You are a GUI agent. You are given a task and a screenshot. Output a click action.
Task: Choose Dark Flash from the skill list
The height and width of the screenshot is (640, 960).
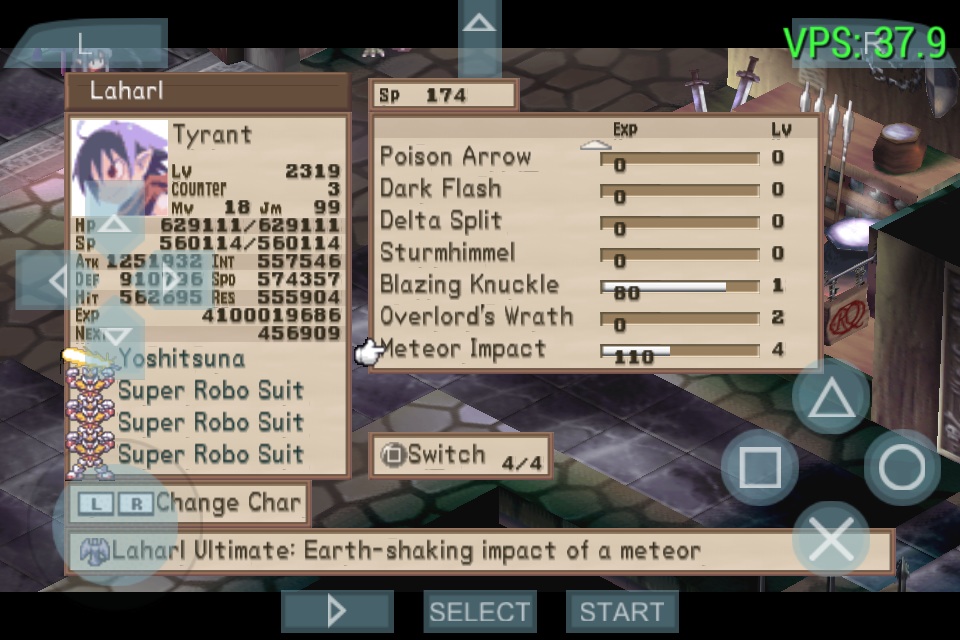point(440,189)
